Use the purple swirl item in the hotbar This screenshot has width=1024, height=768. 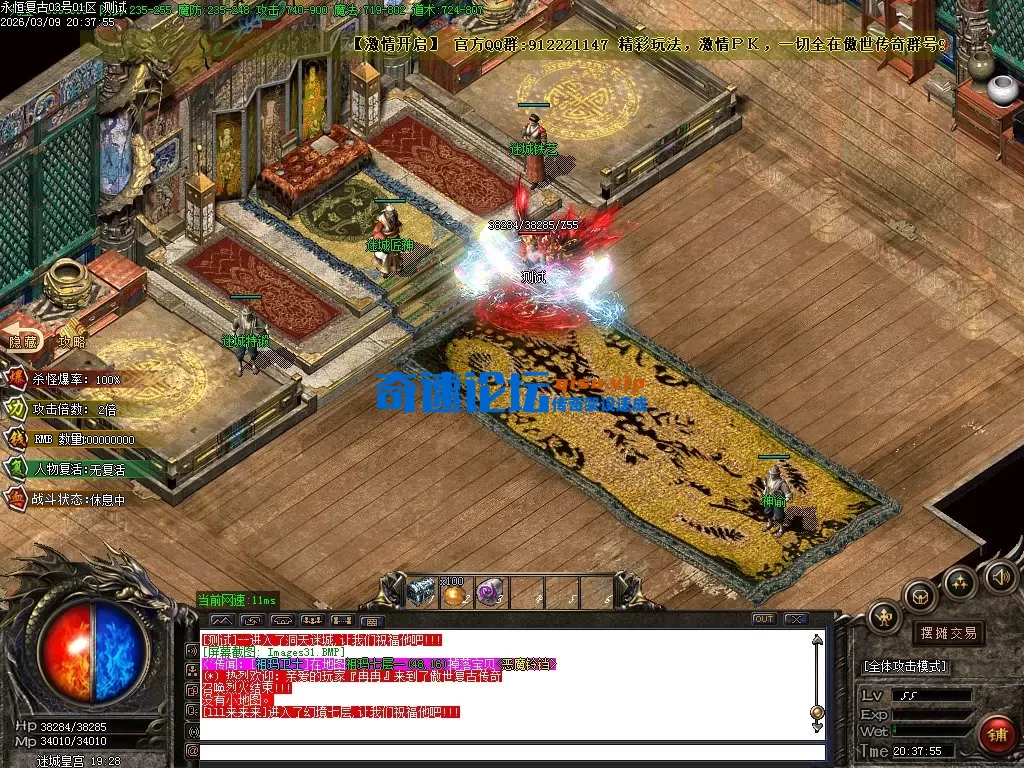coord(490,592)
